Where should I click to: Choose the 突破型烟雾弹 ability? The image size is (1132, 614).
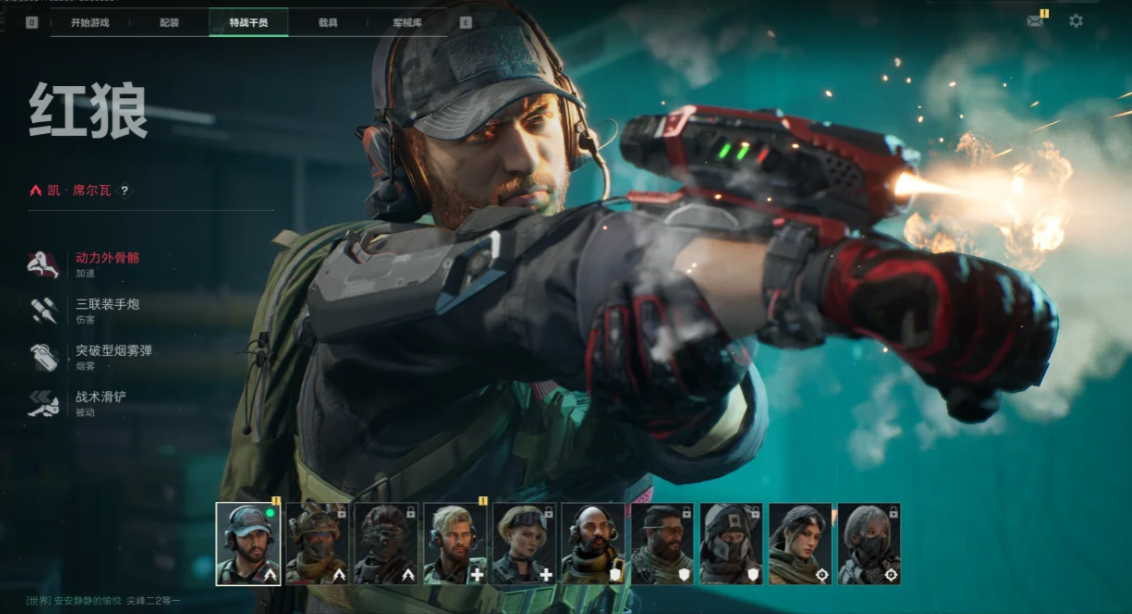point(113,350)
